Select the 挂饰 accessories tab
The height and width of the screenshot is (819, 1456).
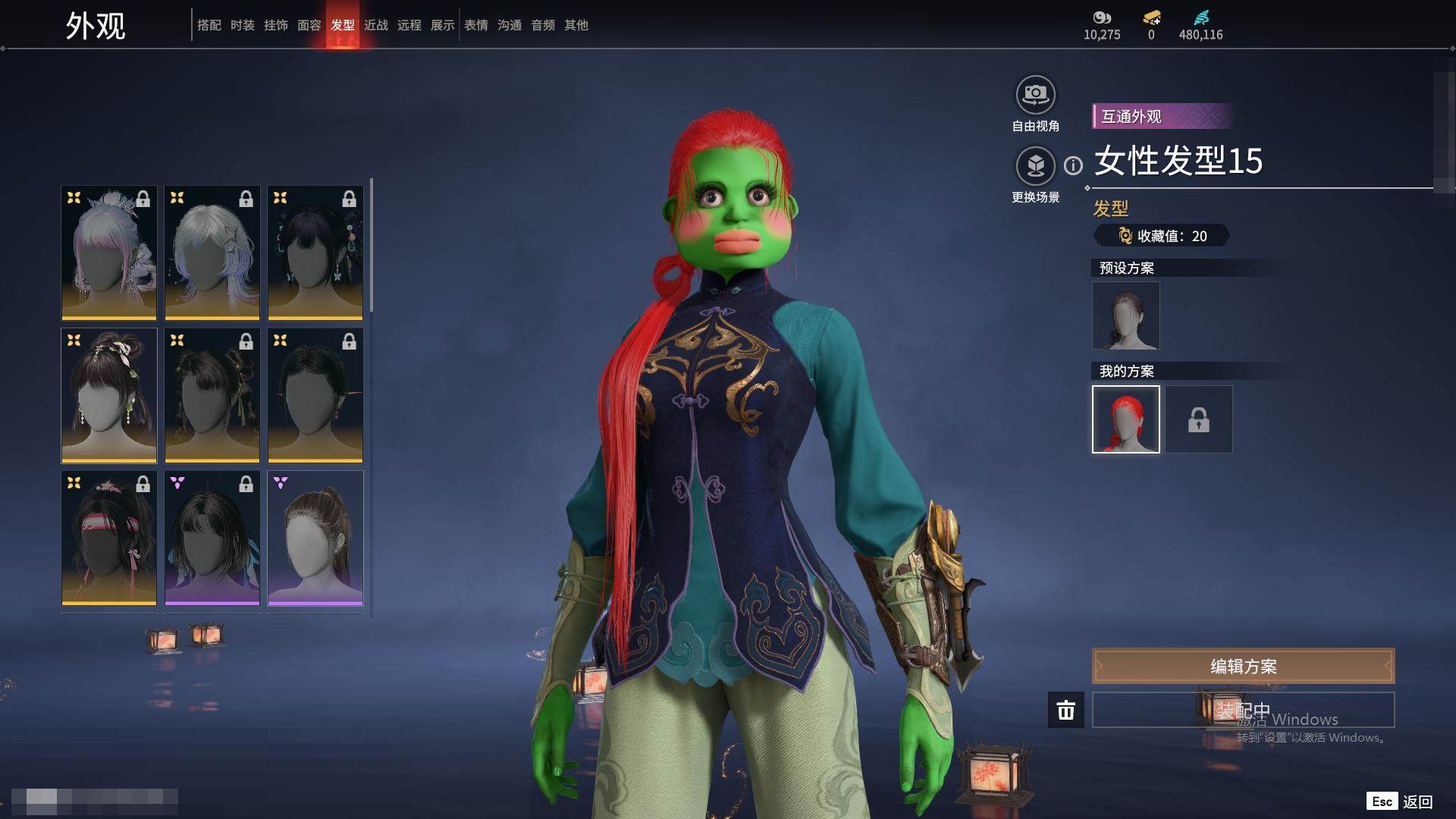click(x=275, y=25)
